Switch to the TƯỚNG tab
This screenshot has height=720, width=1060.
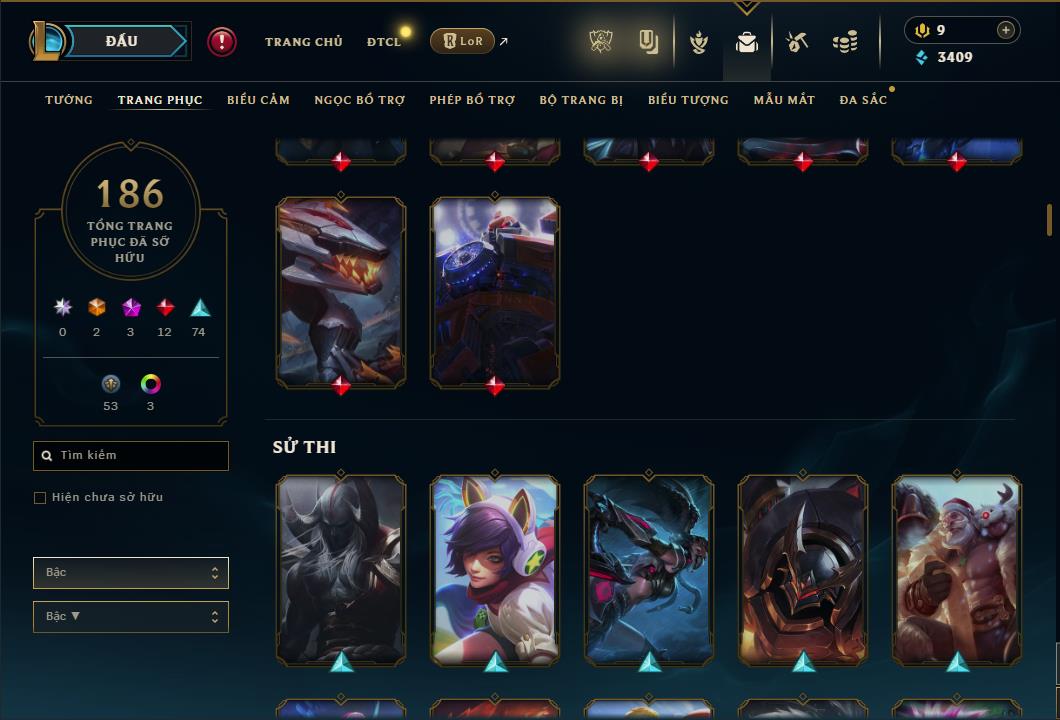[69, 100]
